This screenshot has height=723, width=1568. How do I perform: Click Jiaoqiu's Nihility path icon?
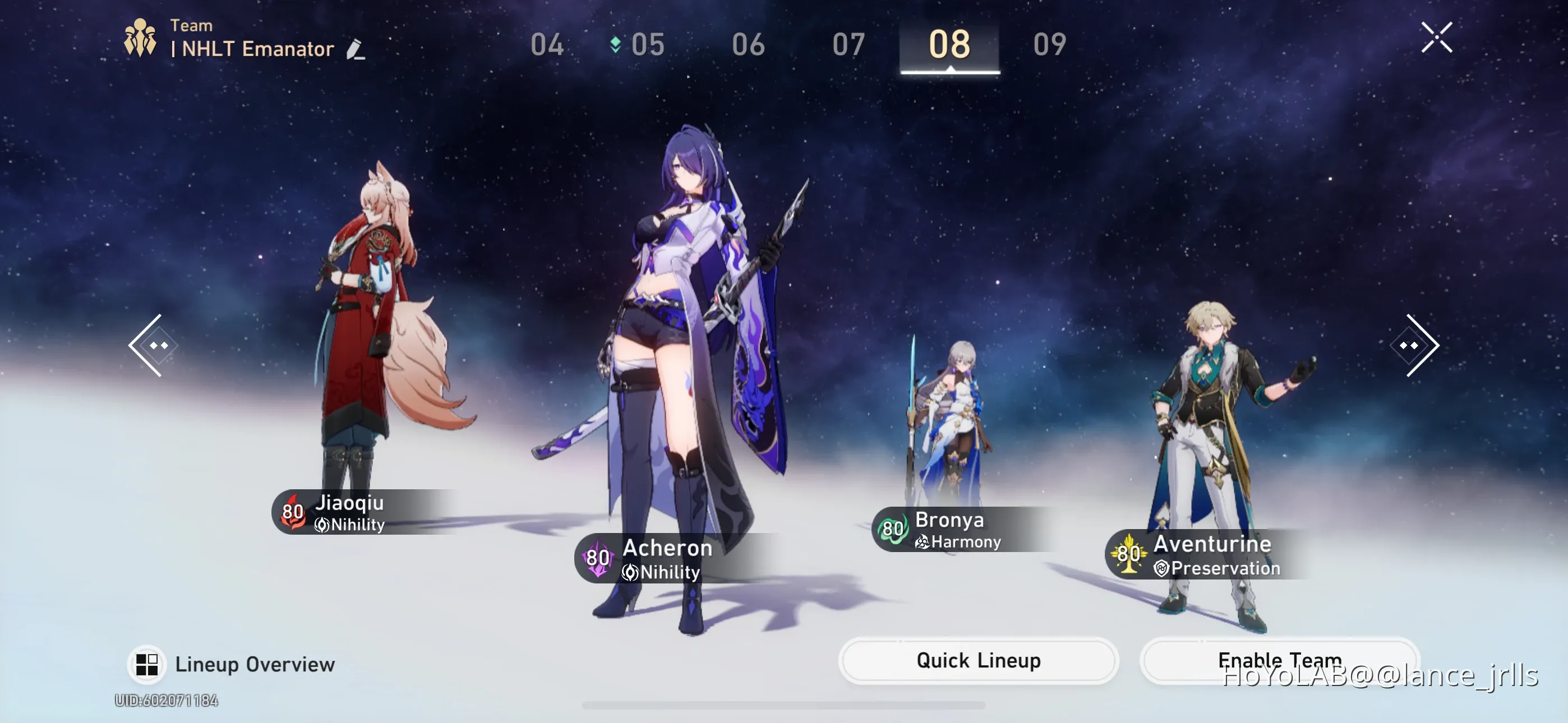point(322,526)
